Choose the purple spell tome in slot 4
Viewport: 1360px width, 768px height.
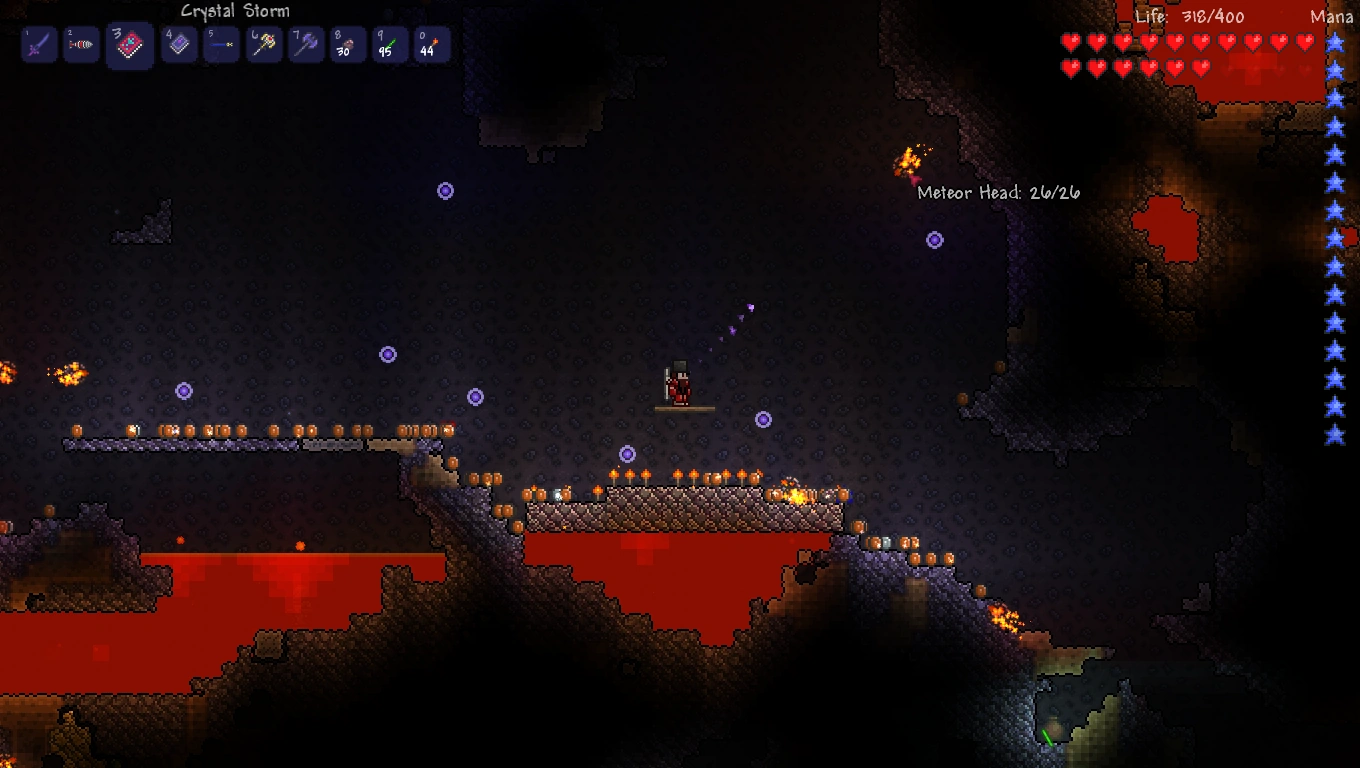[x=180, y=45]
